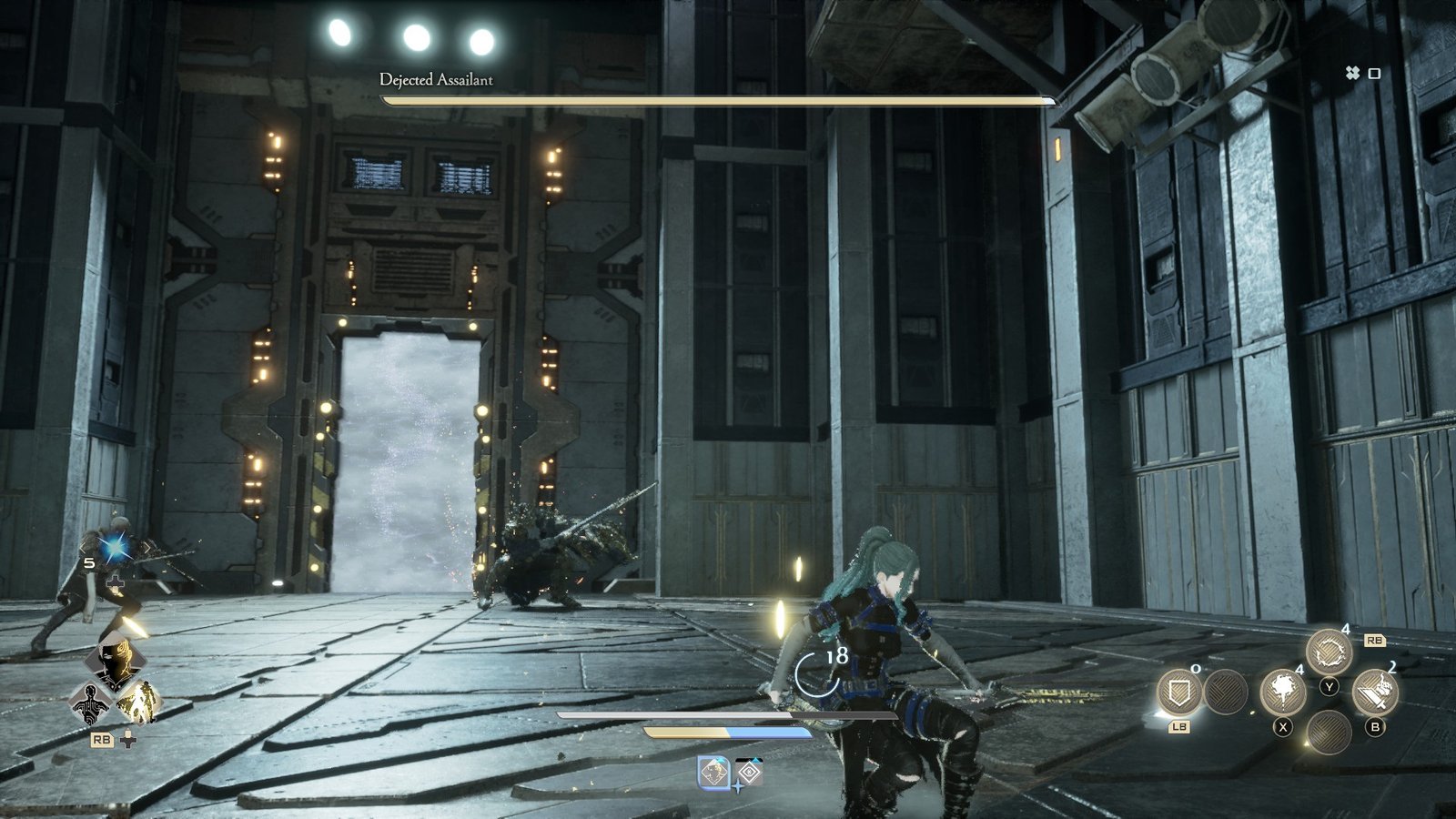This screenshot has width=1456, height=819.
Task: Select the circuitry body icon in the bottom-left cluster
Action: pos(92,704)
